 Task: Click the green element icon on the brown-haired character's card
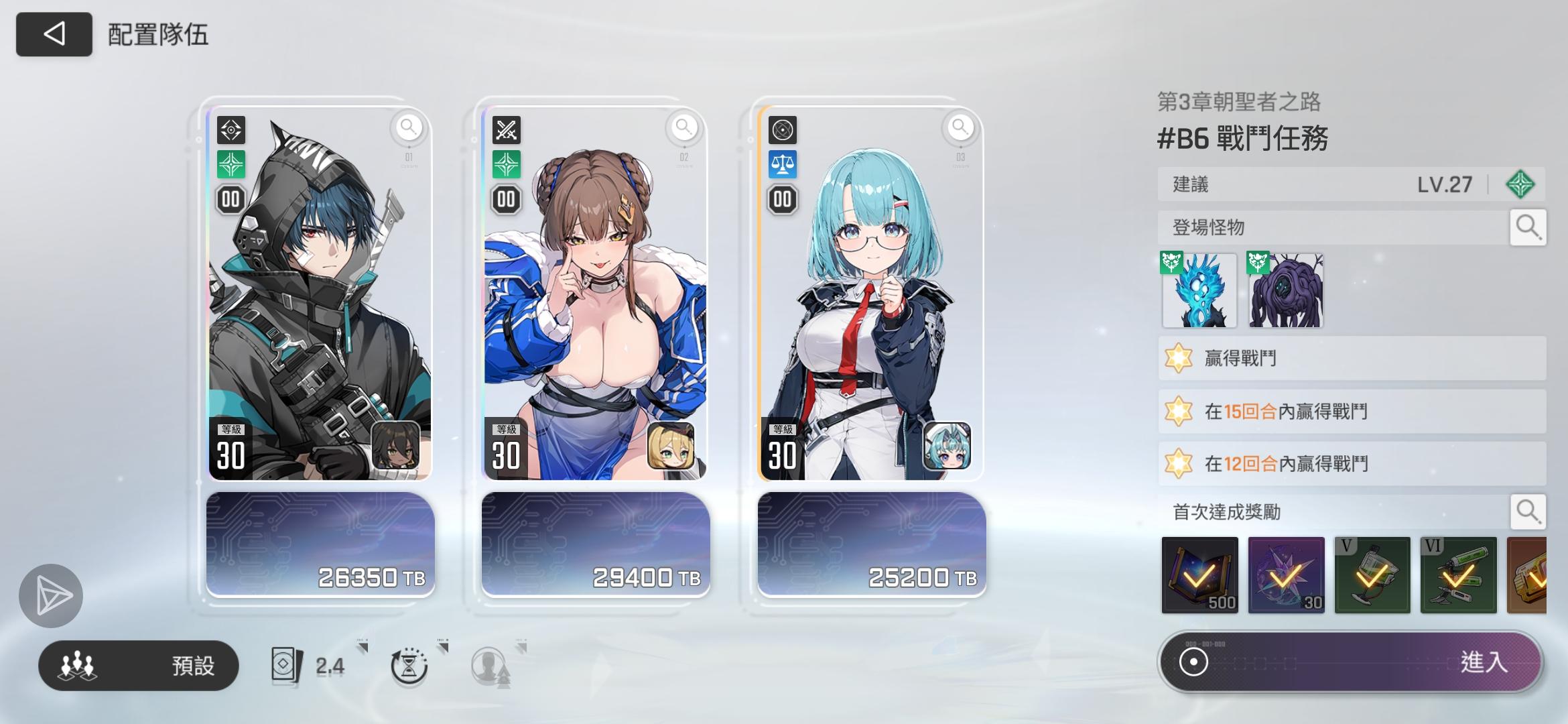[x=506, y=163]
